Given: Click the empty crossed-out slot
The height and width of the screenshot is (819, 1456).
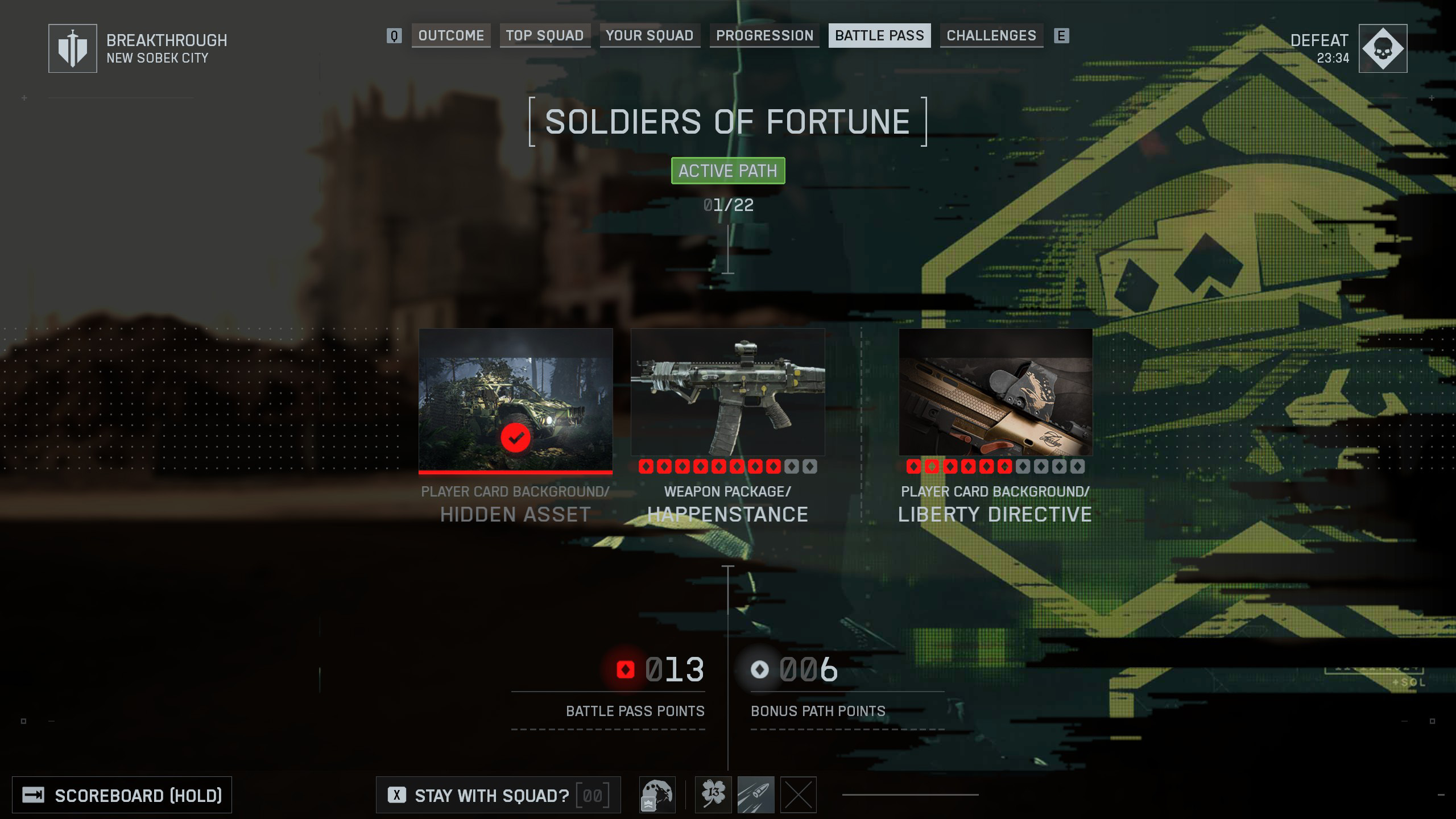Looking at the screenshot, I should coord(799,795).
